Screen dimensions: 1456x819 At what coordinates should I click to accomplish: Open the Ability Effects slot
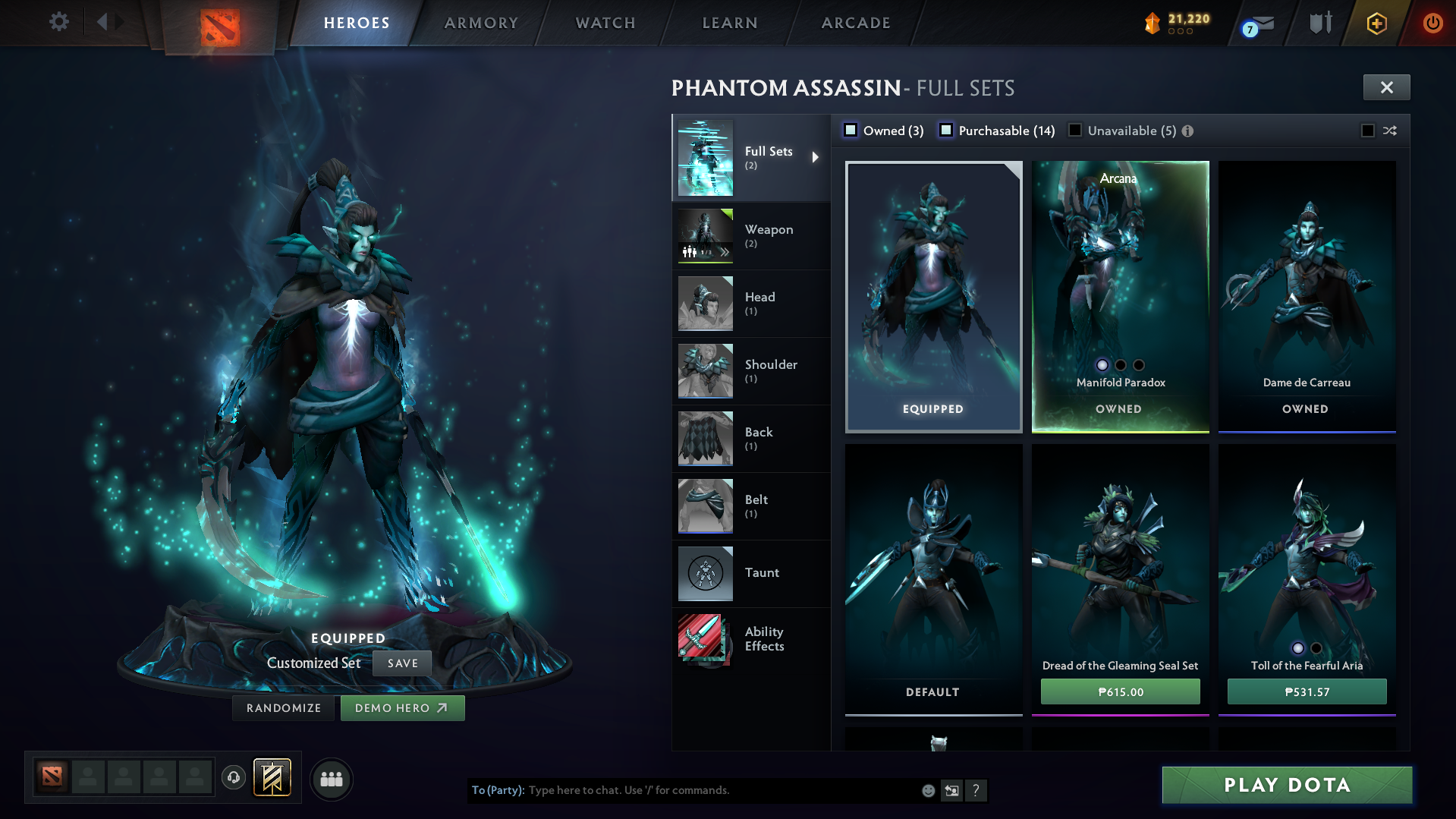click(751, 639)
